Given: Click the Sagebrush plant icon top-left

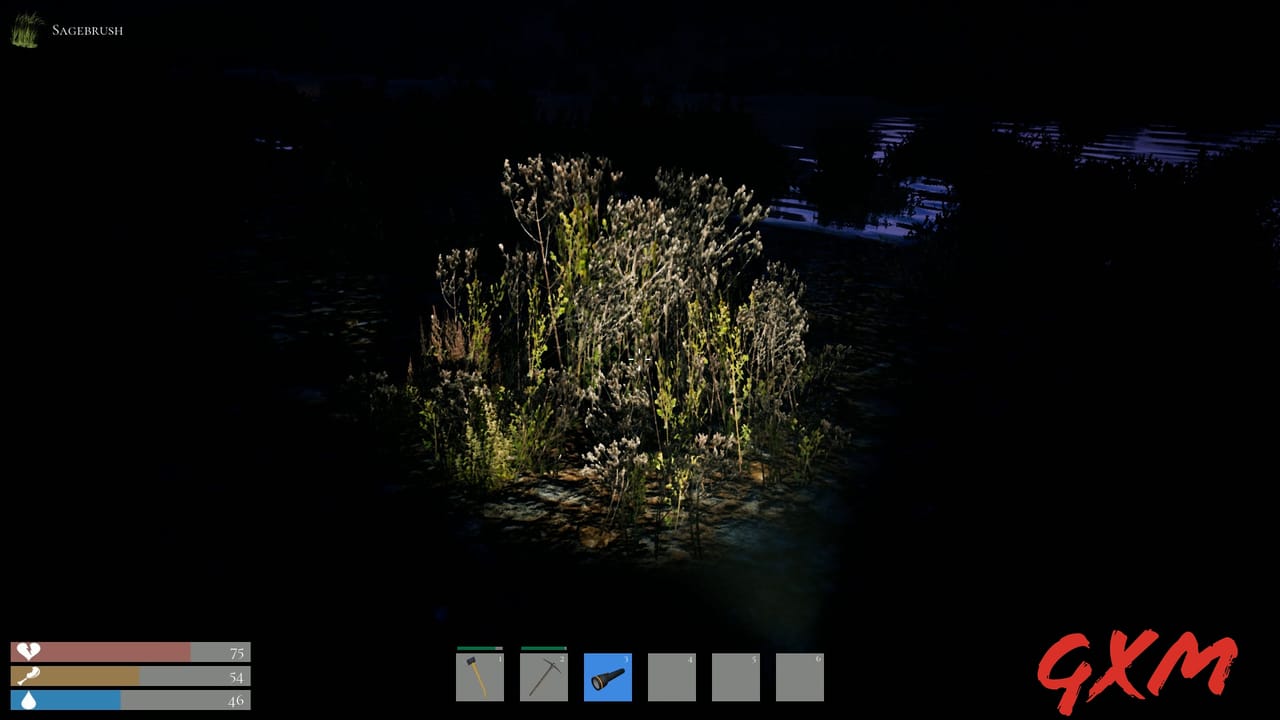Looking at the screenshot, I should tap(22, 30).
